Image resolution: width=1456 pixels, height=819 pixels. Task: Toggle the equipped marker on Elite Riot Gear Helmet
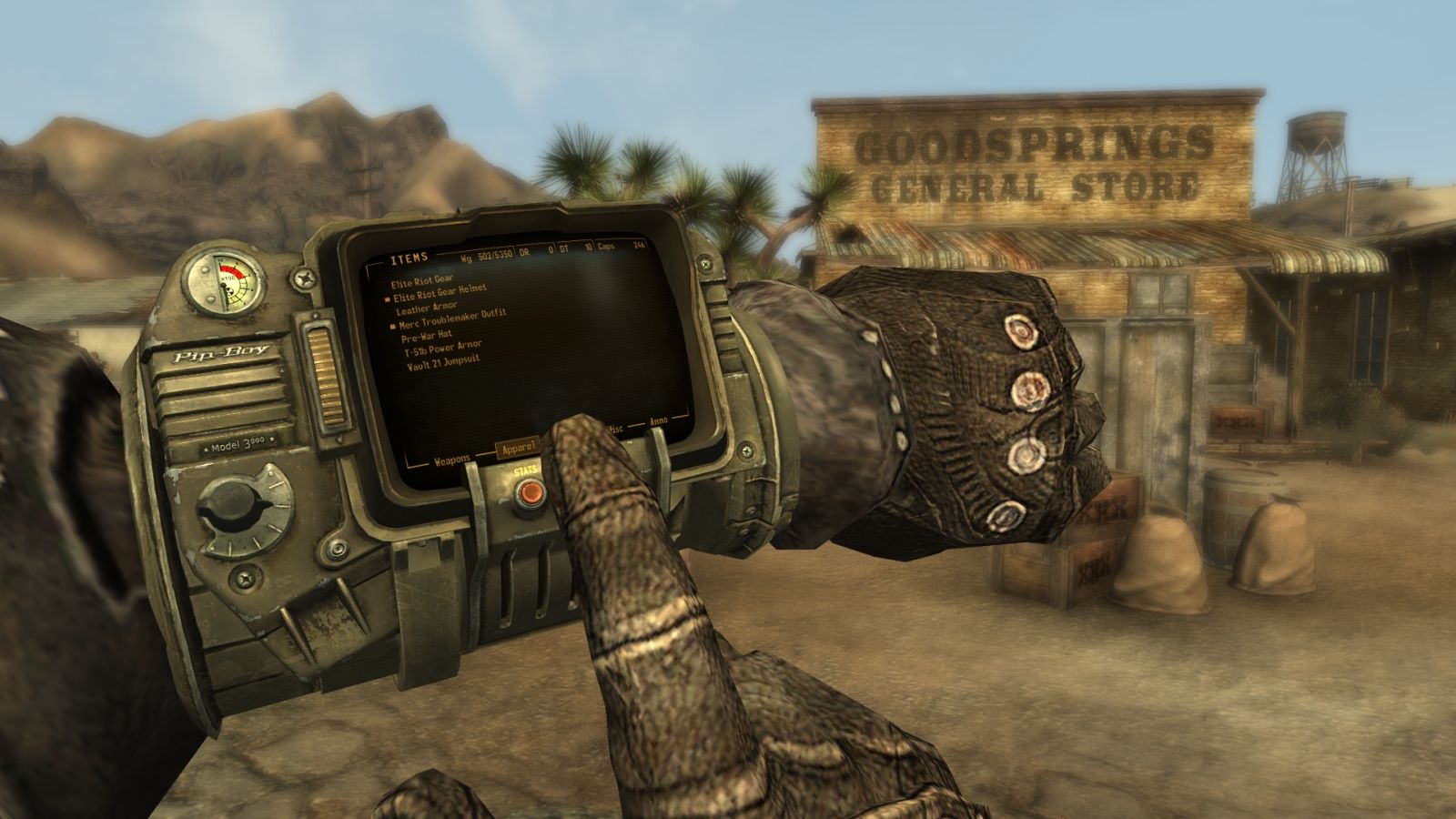(388, 298)
